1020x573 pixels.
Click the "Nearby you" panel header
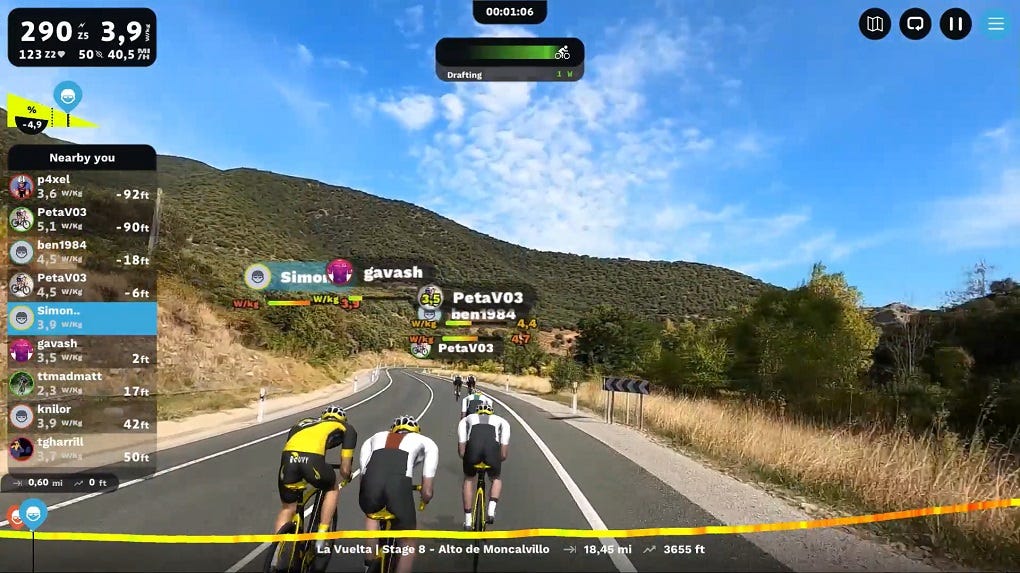[82, 157]
